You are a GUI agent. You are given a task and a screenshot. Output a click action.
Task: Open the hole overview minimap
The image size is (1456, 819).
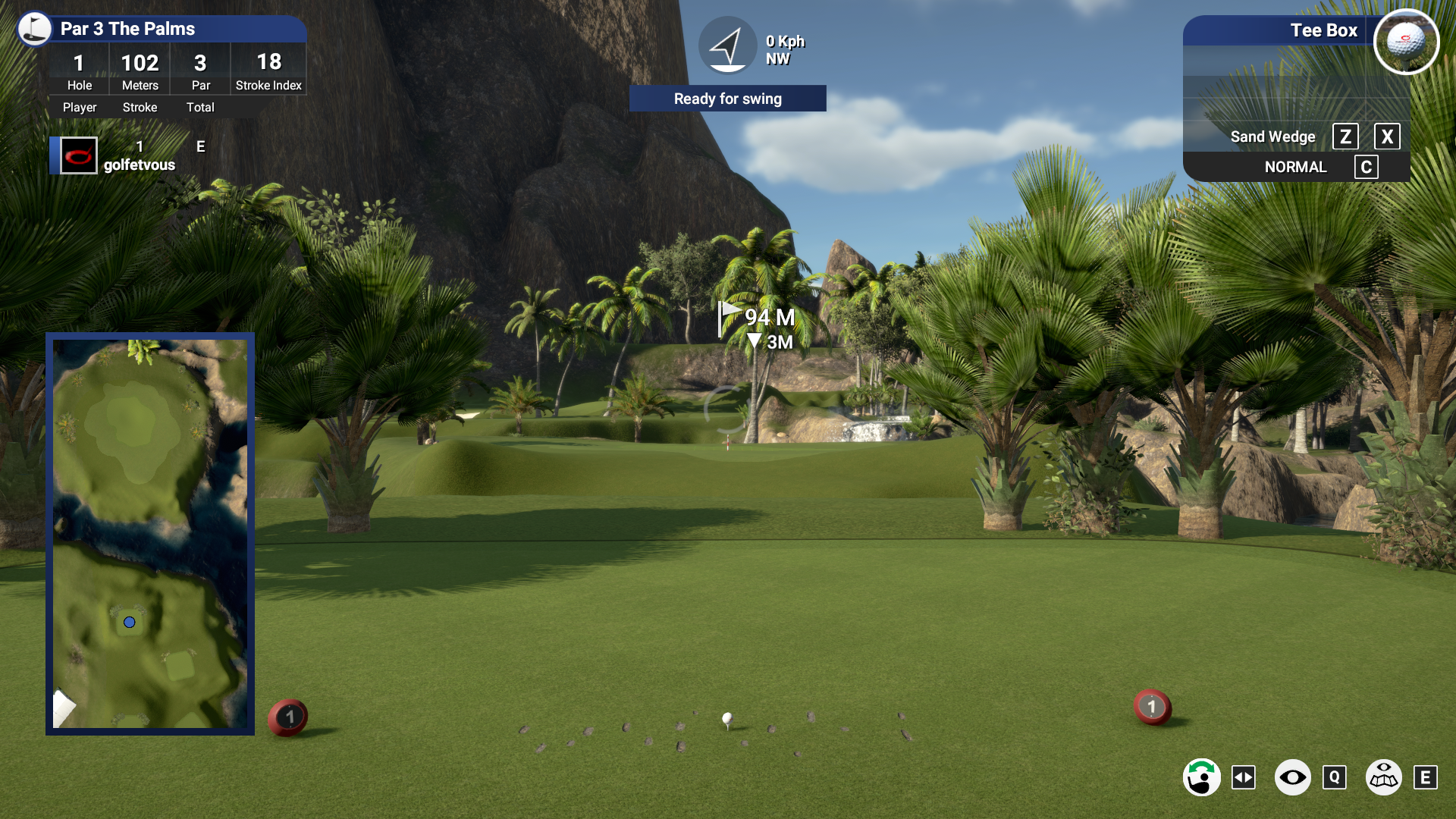tap(150, 533)
